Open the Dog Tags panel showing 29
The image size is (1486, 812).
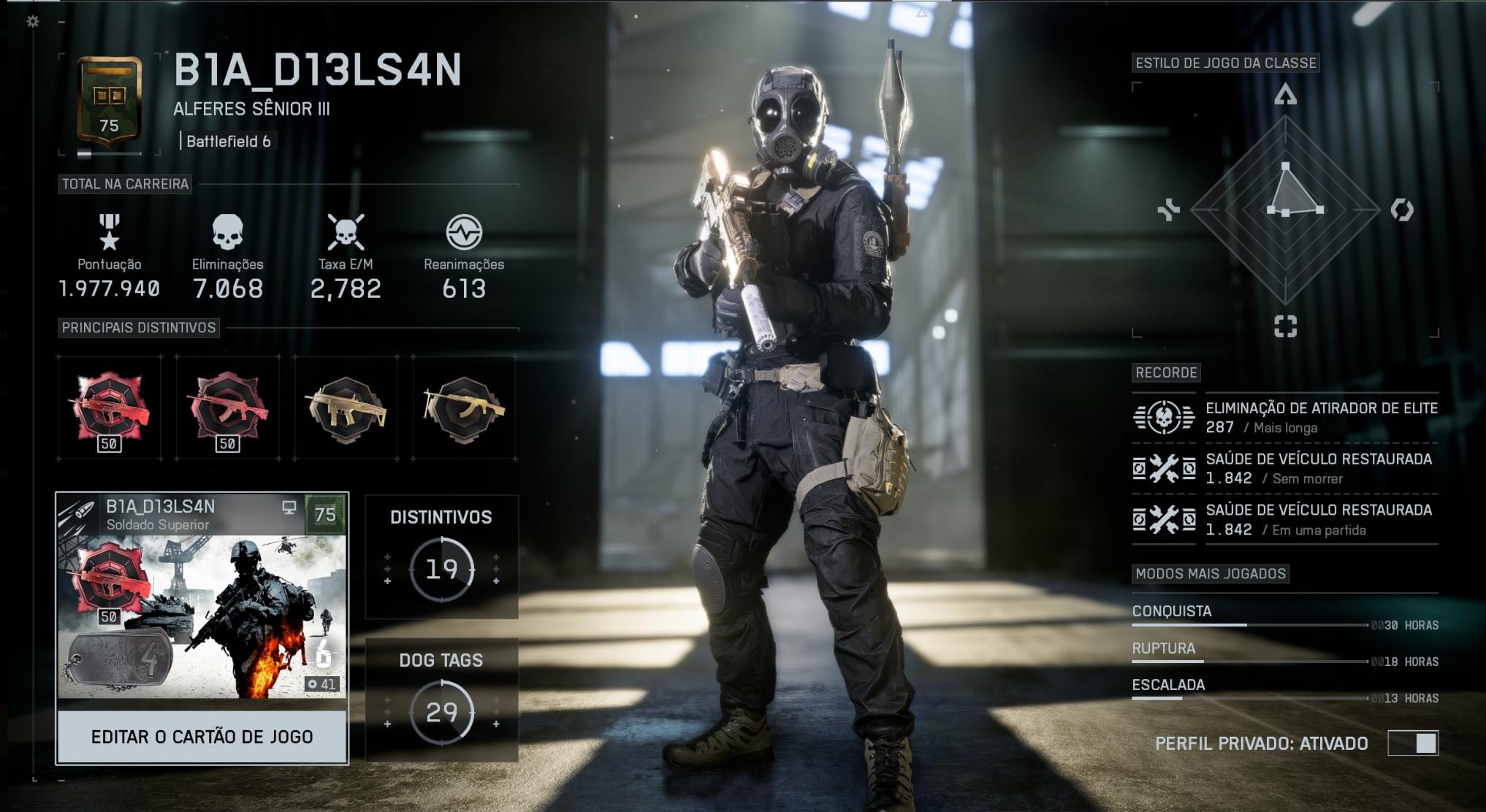[x=441, y=700]
